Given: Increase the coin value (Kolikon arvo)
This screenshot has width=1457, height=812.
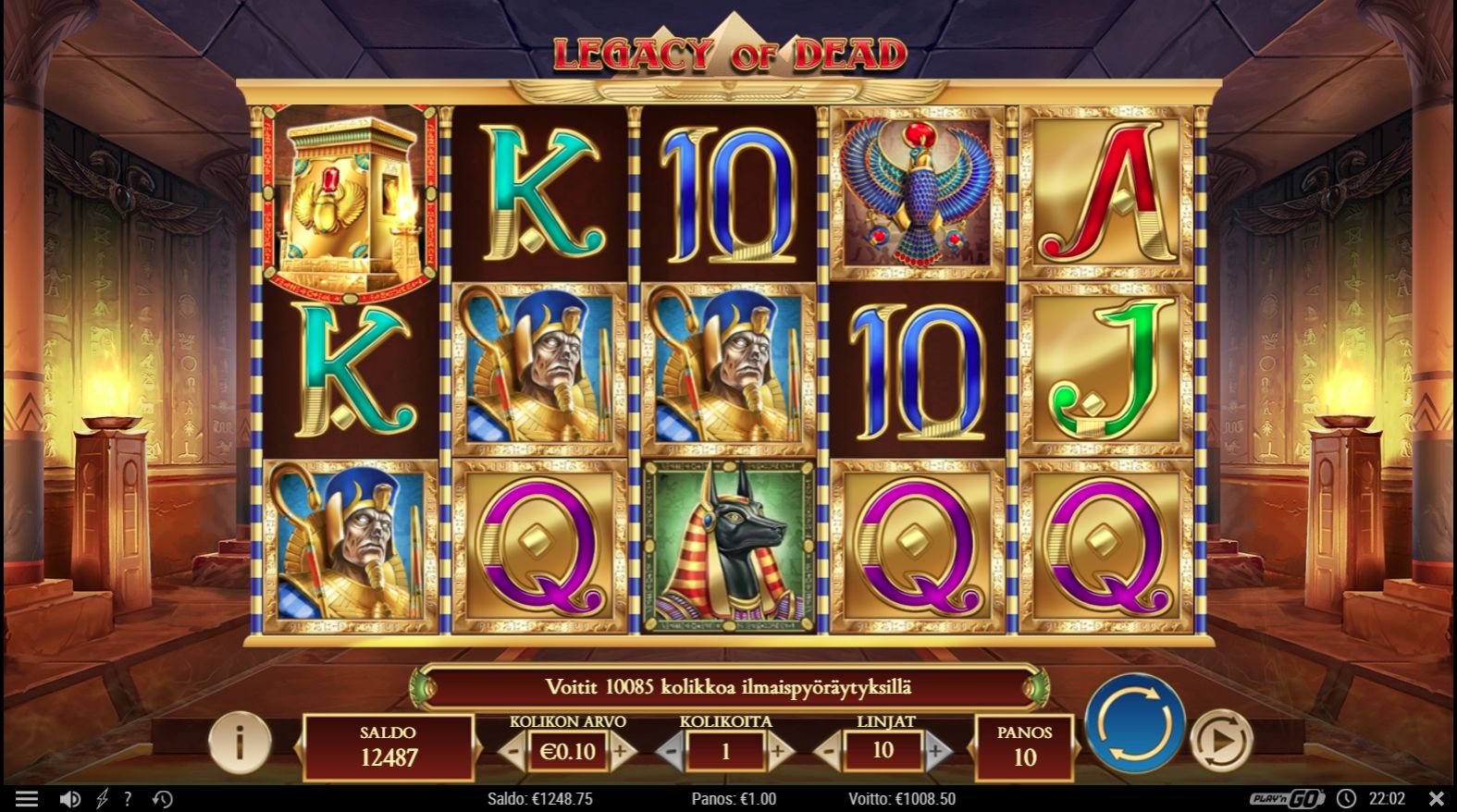Looking at the screenshot, I should [x=621, y=751].
